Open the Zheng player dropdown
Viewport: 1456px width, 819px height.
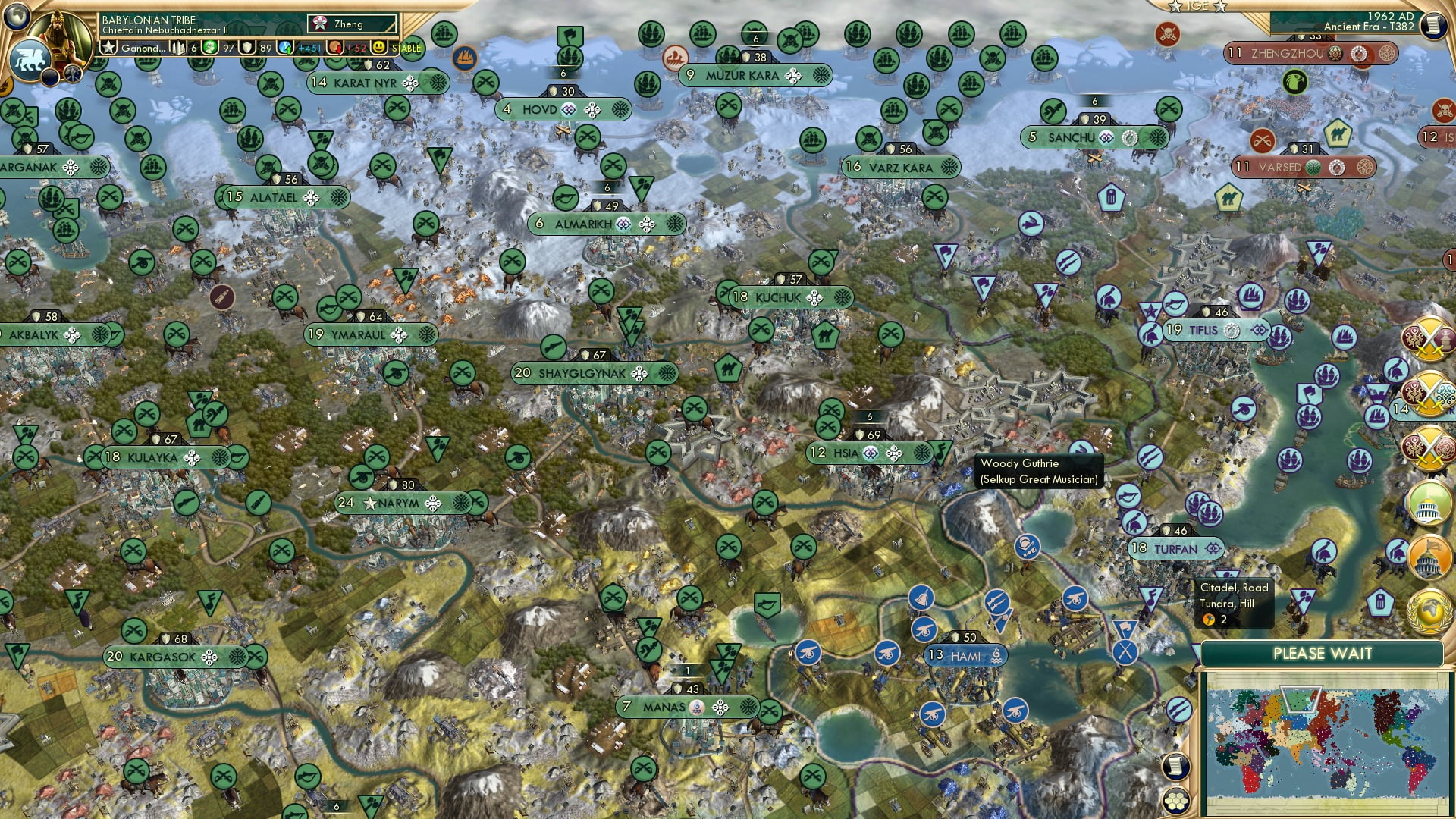pyautogui.click(x=353, y=24)
